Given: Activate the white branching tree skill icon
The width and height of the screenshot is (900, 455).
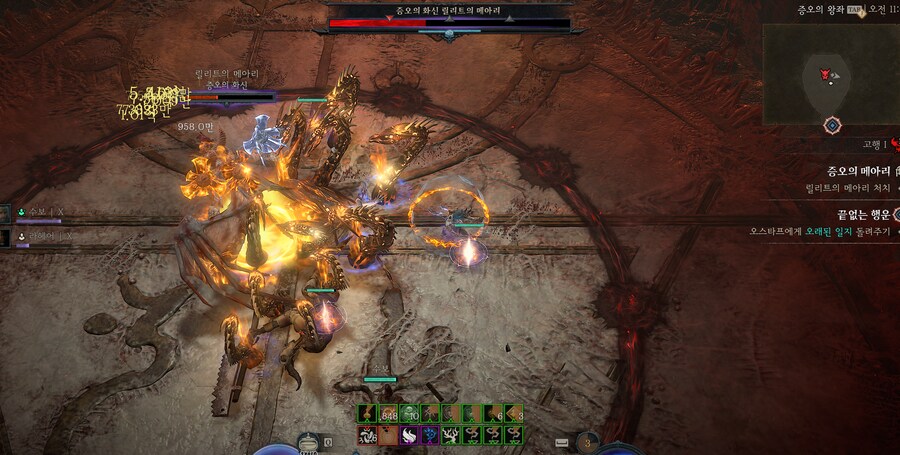Looking at the screenshot, I should point(451,435).
